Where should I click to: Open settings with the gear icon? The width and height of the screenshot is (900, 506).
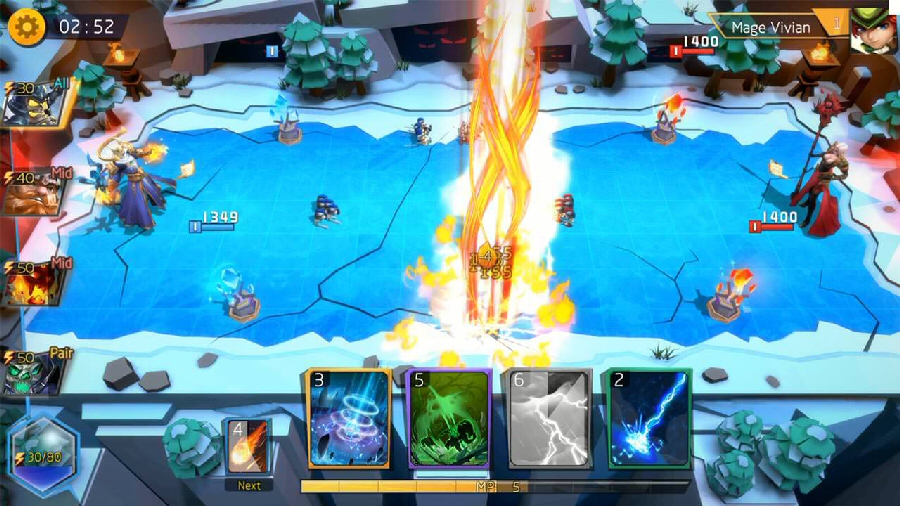pyautogui.click(x=27, y=26)
